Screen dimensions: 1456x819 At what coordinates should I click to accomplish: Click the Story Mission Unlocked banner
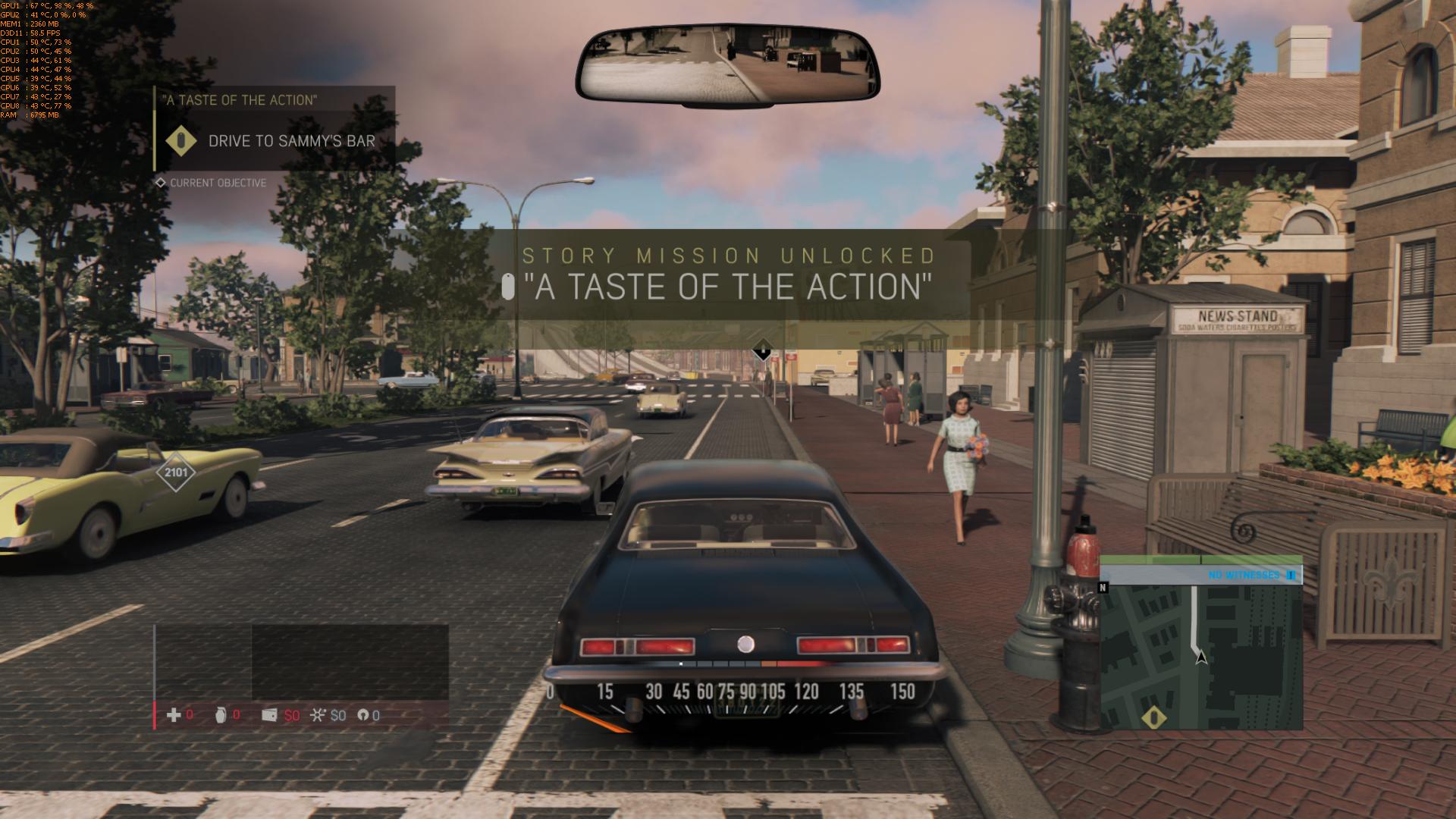726,275
